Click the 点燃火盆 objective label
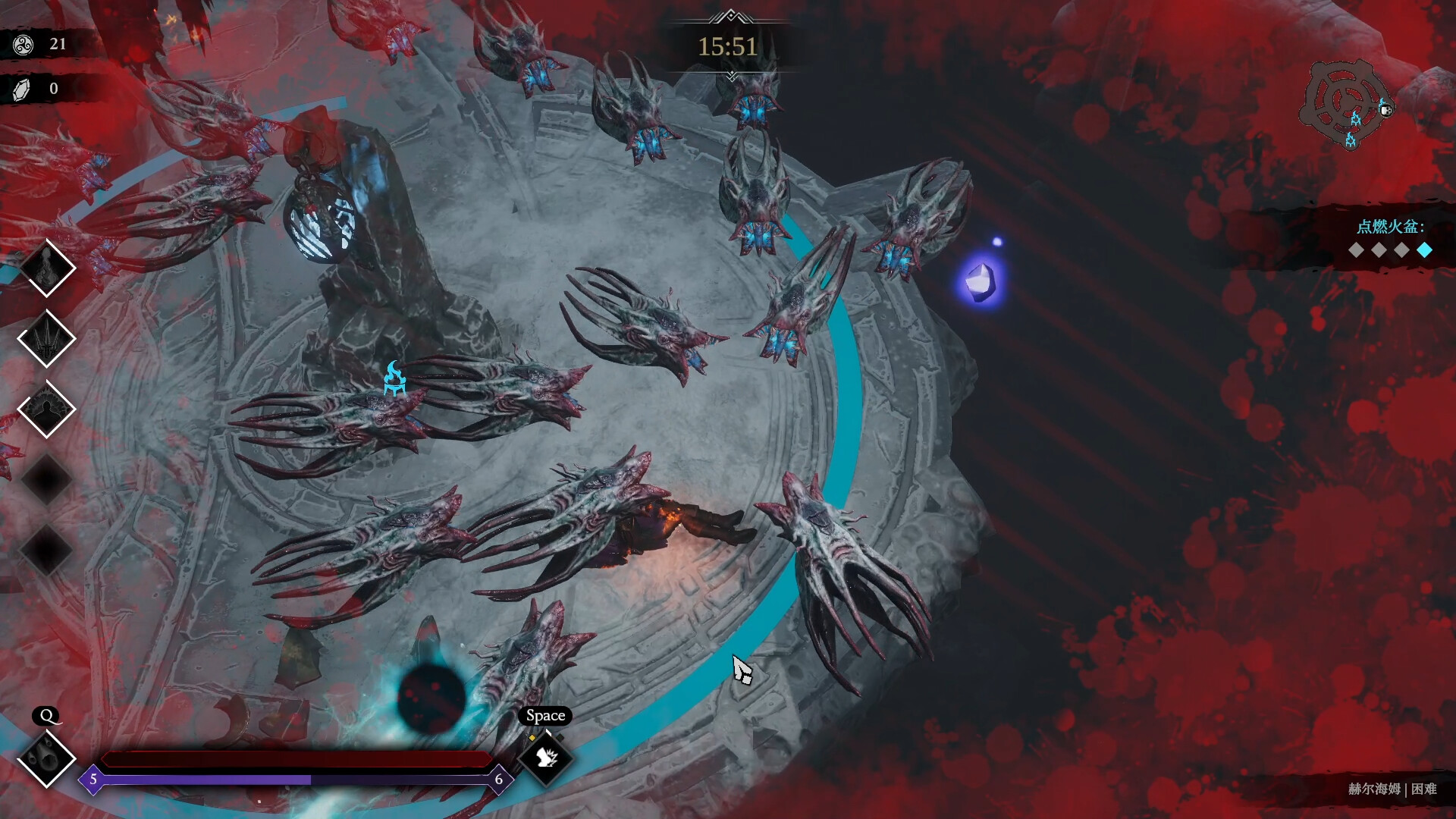Image resolution: width=1456 pixels, height=819 pixels. tap(1390, 225)
